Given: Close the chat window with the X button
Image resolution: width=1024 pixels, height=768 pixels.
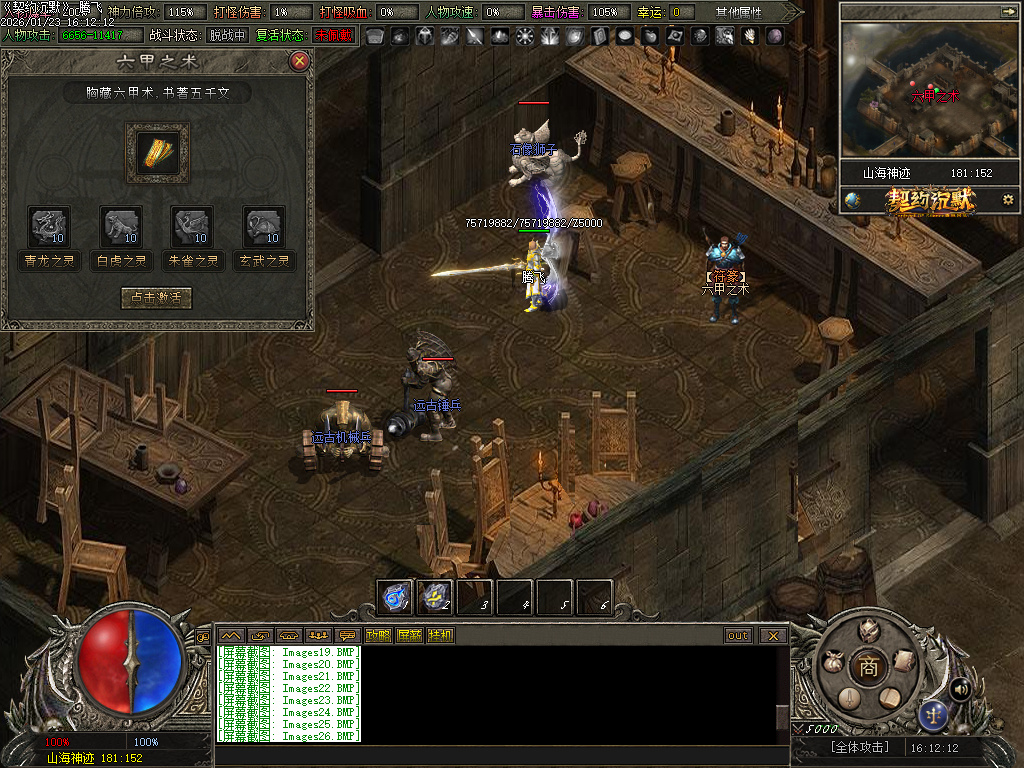Looking at the screenshot, I should pos(773,635).
